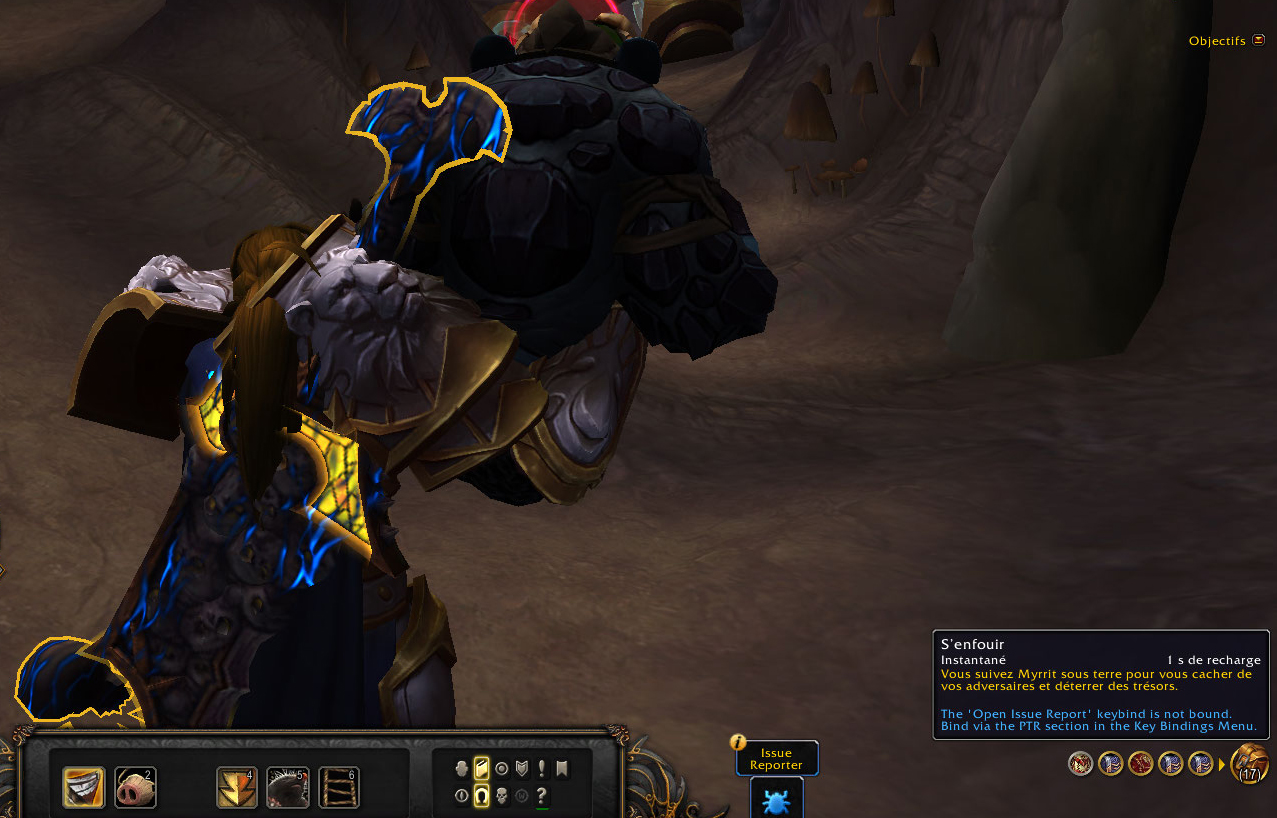This screenshot has width=1277, height=818.
Task: Click the round circle micro menu icon
Action: tap(501, 768)
